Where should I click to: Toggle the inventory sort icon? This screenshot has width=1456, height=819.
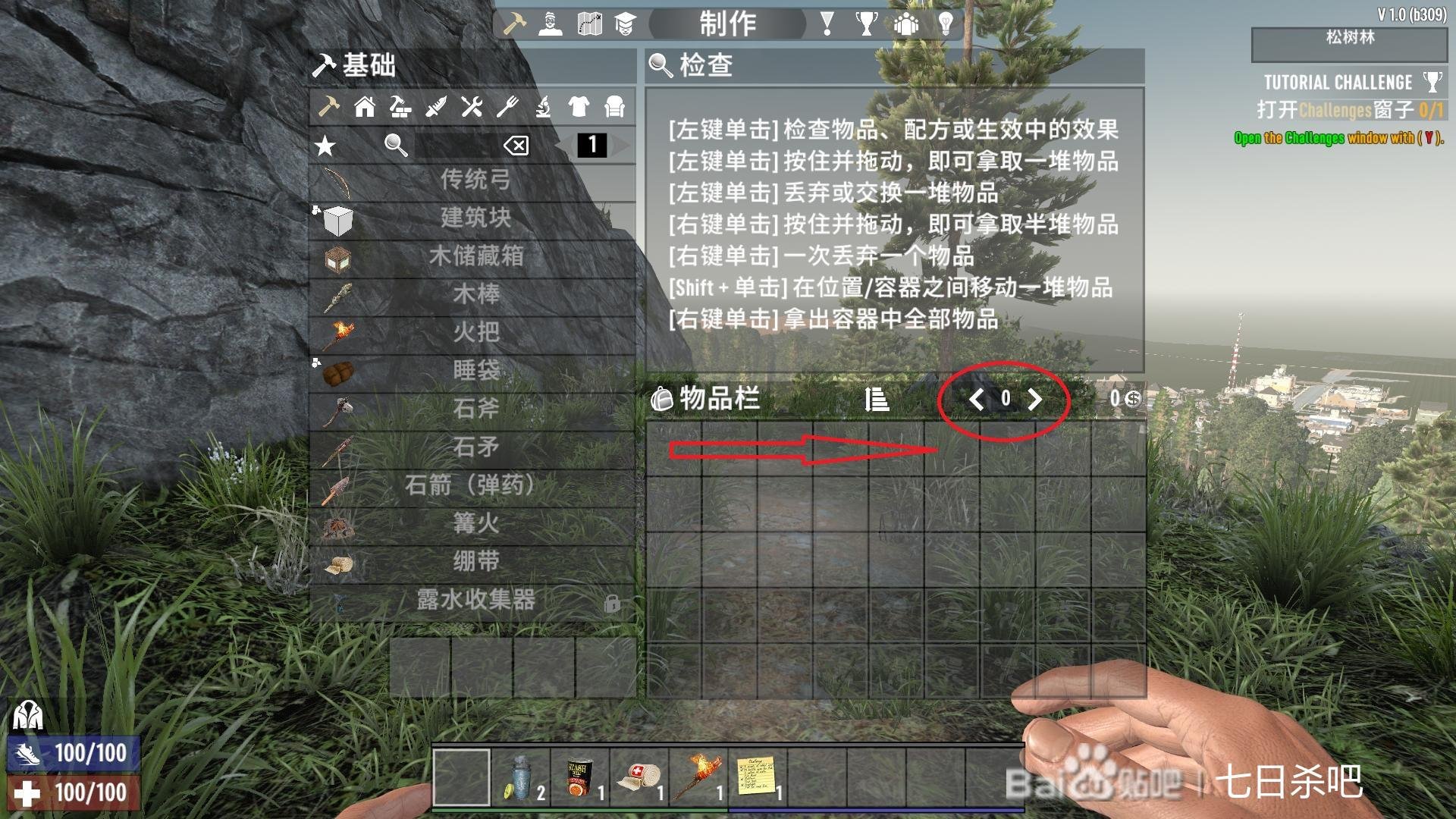click(x=878, y=400)
